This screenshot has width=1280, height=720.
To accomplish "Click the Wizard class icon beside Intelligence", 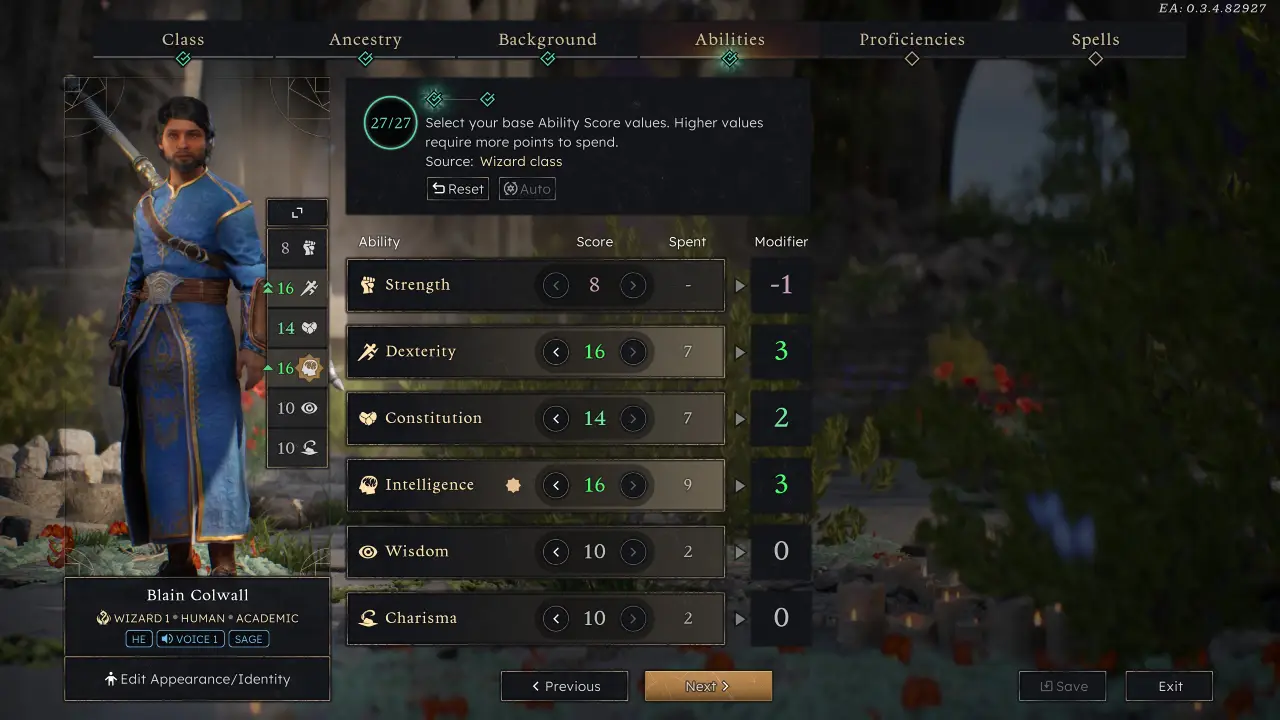I will tap(513, 485).
